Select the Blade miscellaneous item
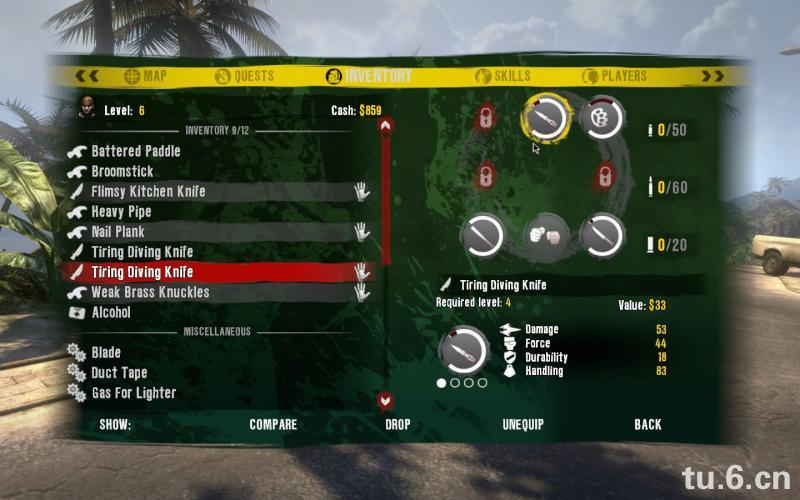This screenshot has width=800, height=500. 106,353
